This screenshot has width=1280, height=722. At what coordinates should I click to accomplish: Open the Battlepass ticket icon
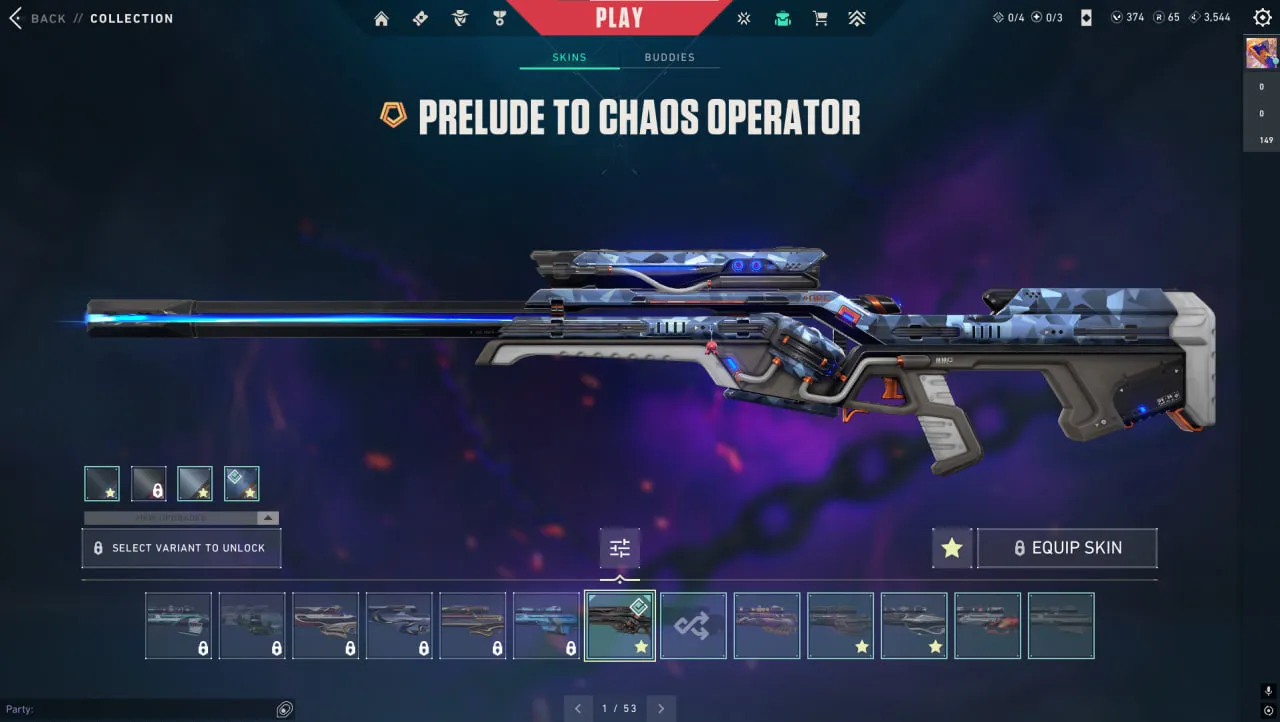[x=420, y=18]
